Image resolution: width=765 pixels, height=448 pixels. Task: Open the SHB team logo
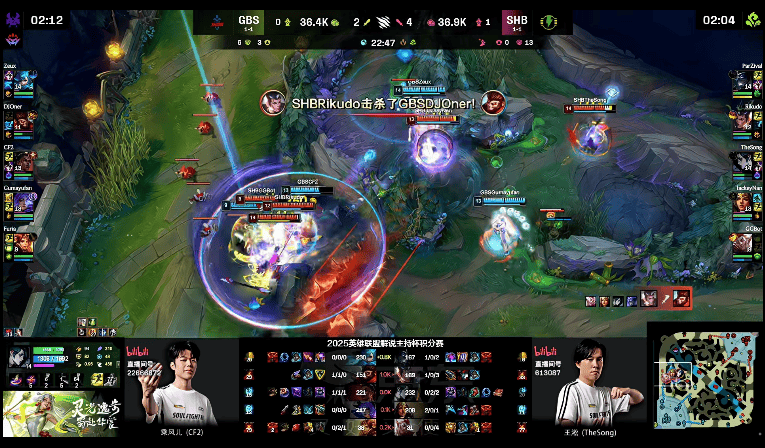(x=548, y=20)
